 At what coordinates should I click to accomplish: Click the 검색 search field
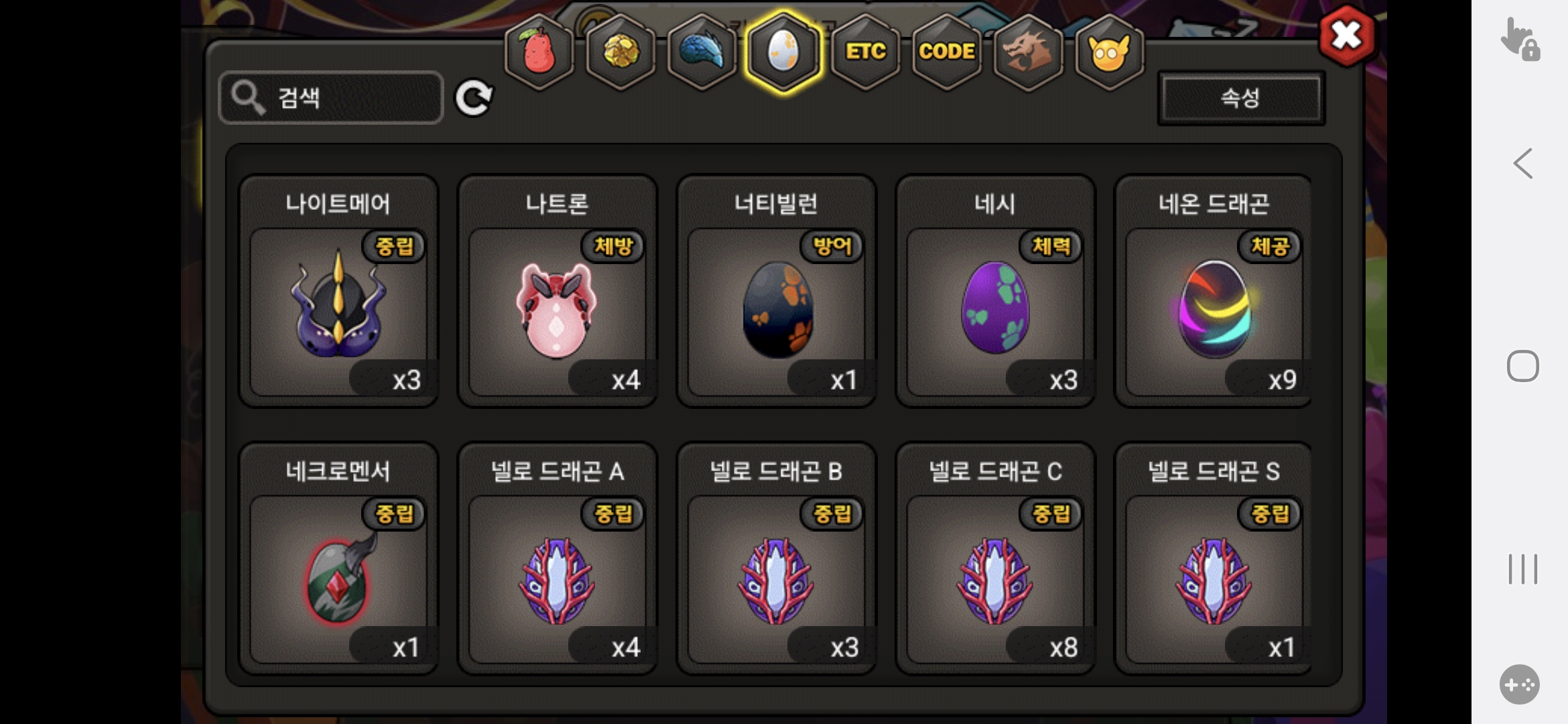[331, 98]
